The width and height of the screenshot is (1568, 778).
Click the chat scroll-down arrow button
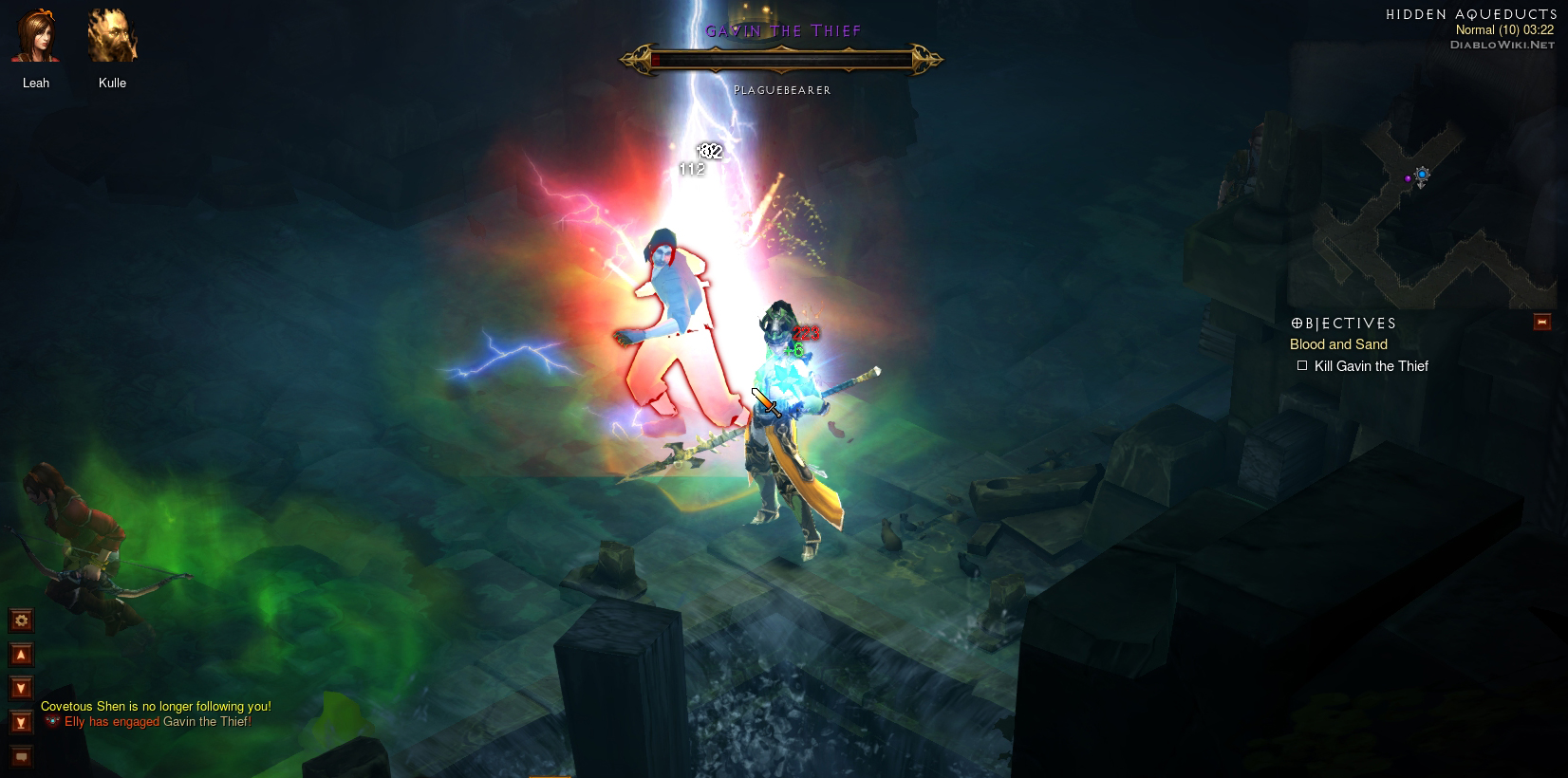click(x=21, y=688)
